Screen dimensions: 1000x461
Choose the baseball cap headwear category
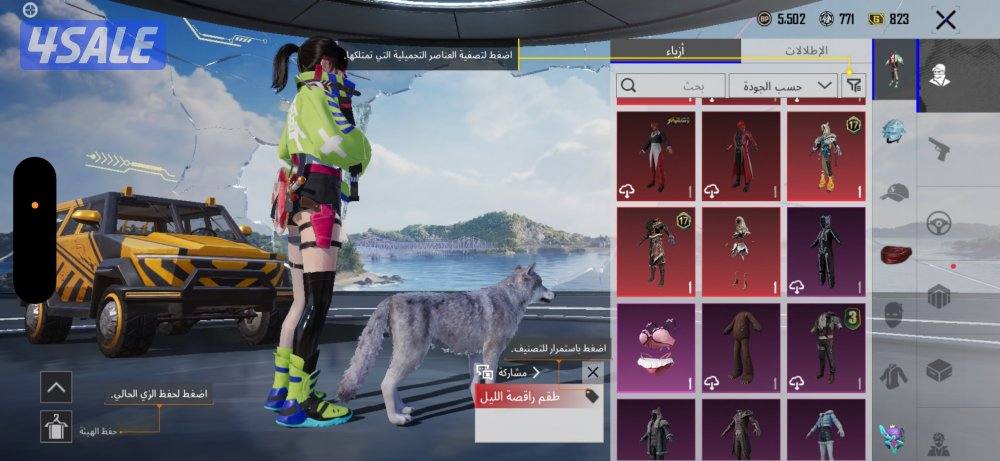coord(894,192)
